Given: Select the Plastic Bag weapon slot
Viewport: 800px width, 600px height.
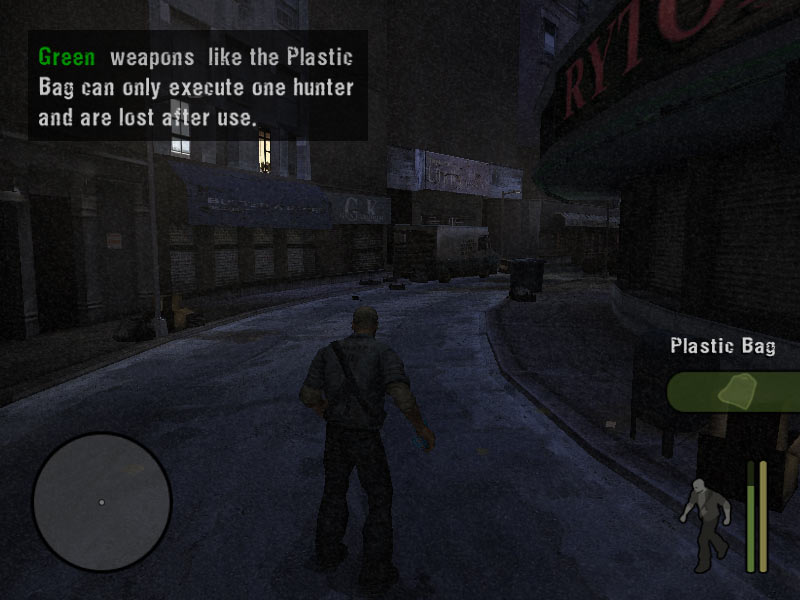Looking at the screenshot, I should [735, 391].
